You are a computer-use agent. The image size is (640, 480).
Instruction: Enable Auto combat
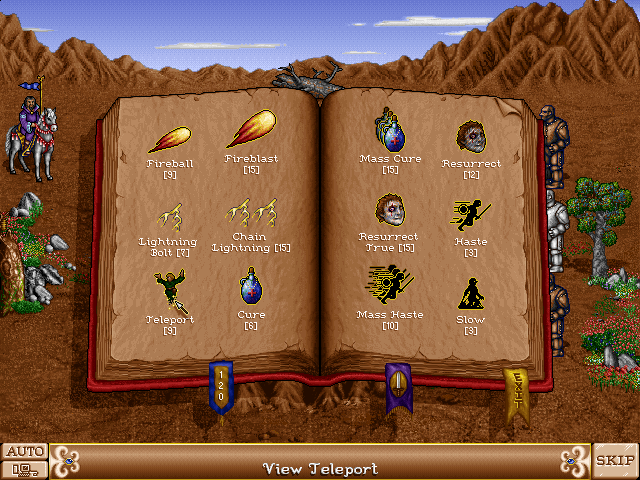point(24,451)
